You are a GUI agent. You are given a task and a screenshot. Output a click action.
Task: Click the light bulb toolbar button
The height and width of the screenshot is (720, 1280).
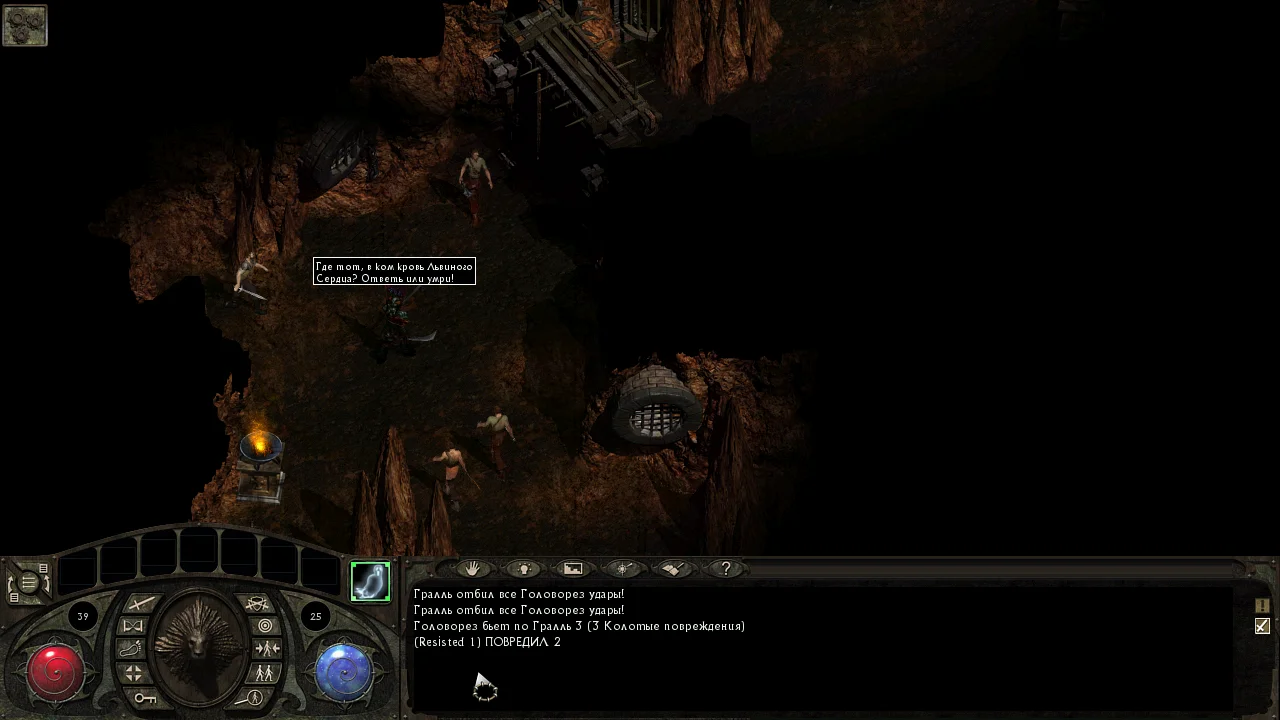(522, 569)
